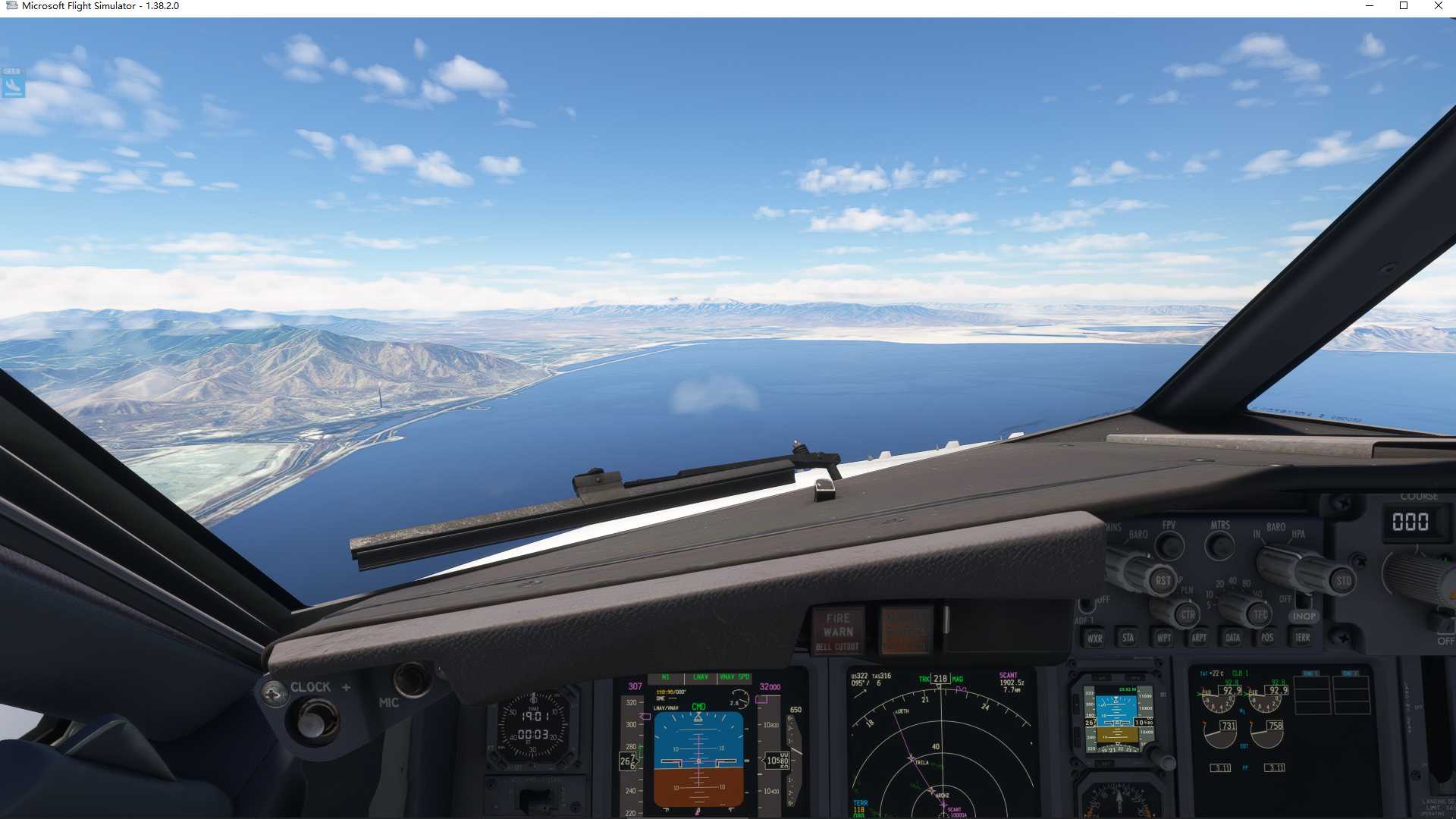Toggle the MTRS meters display
1456x819 pixels.
pos(1221,545)
